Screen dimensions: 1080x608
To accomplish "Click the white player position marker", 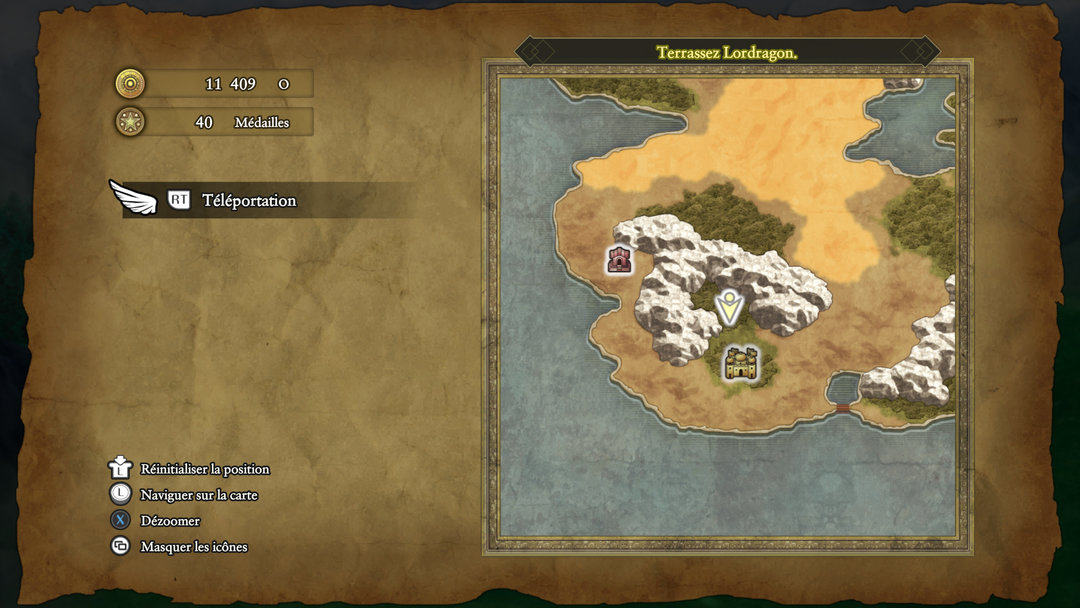I will [x=729, y=307].
